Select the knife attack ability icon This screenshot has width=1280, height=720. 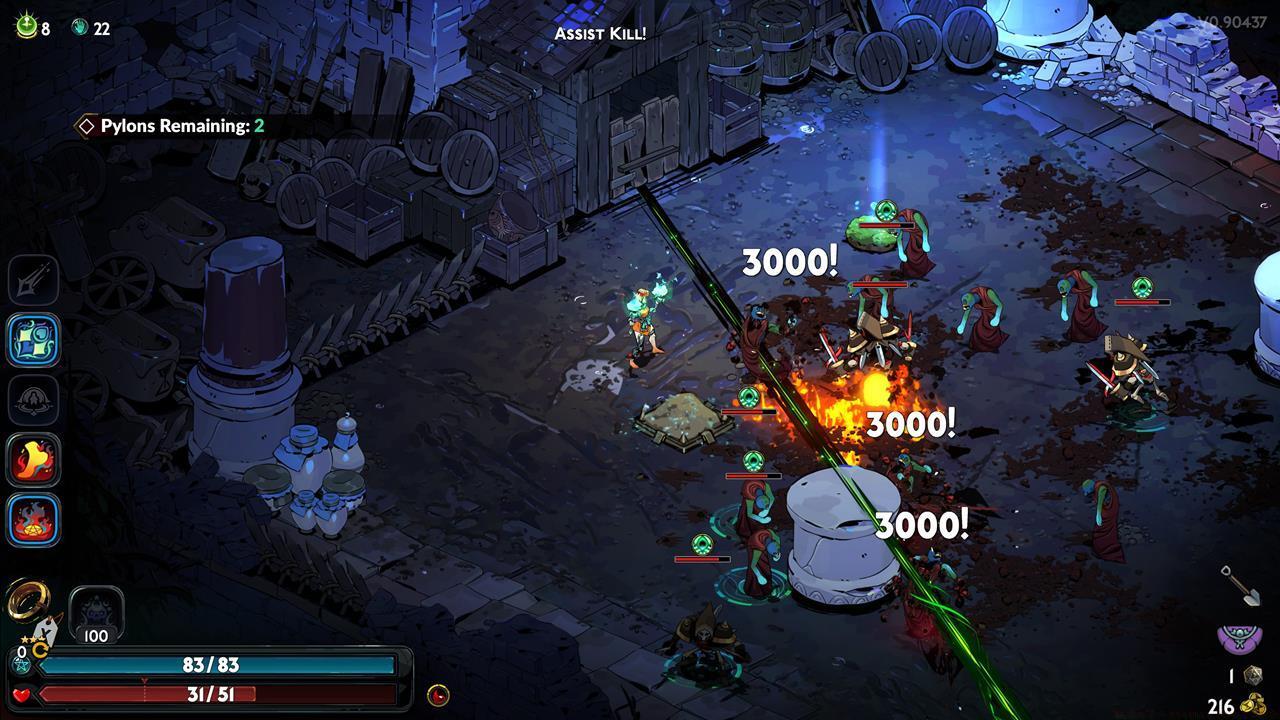[x=33, y=279]
